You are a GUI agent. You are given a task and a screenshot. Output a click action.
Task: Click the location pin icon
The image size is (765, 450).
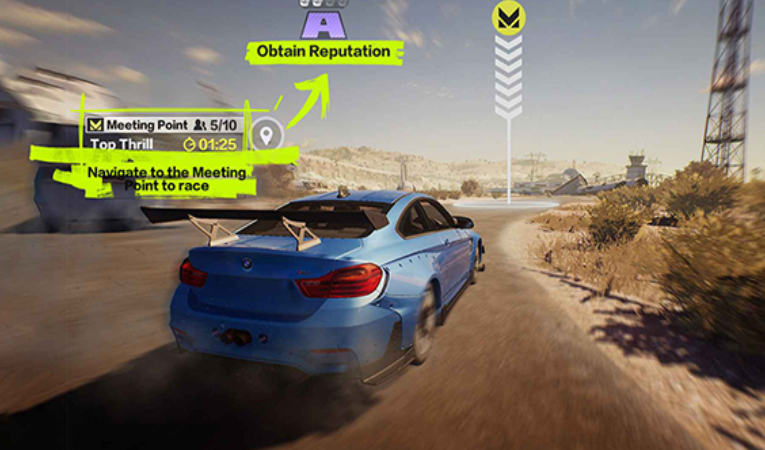[267, 133]
